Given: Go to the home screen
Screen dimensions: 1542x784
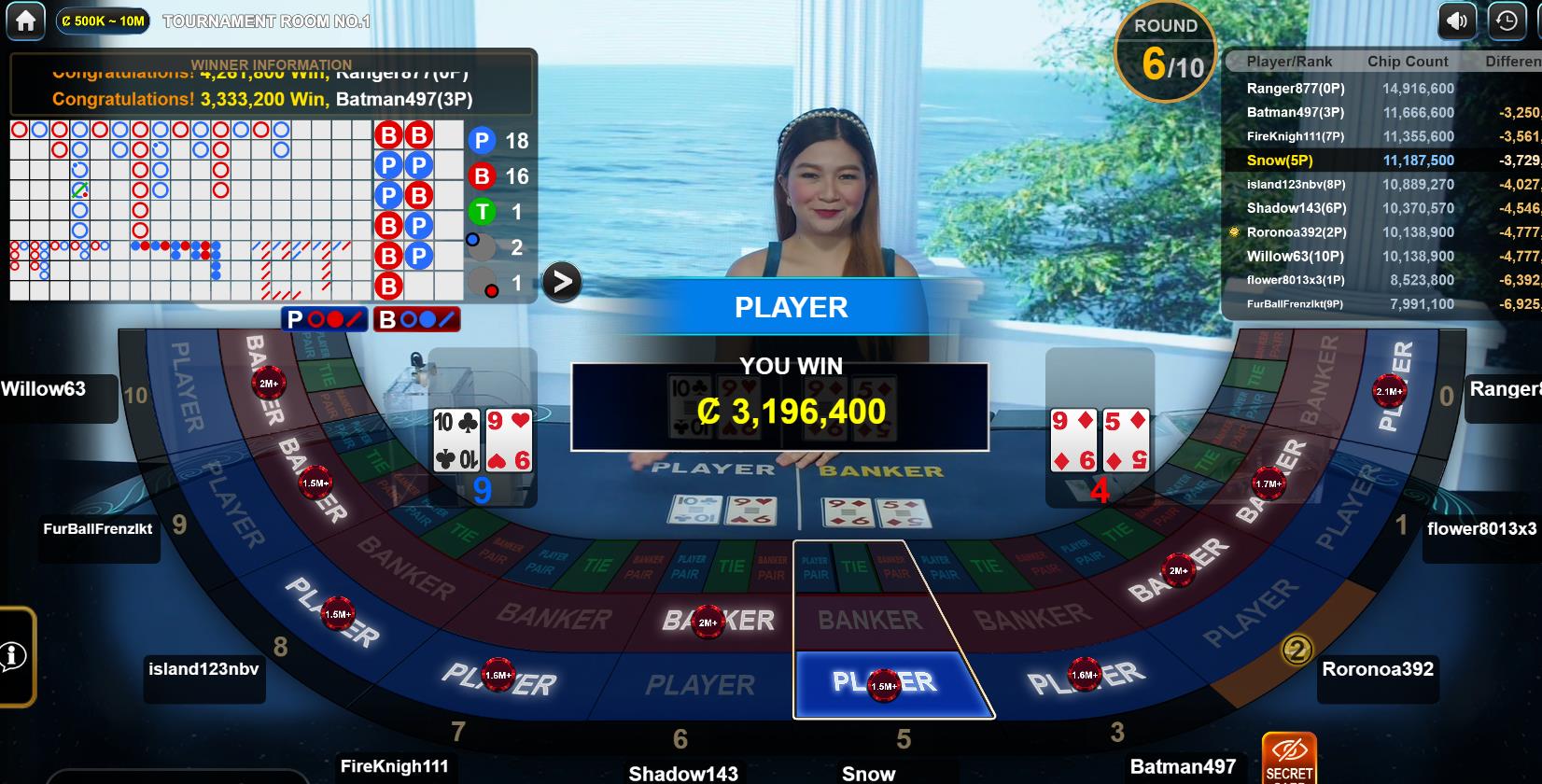Looking at the screenshot, I should click(25, 21).
